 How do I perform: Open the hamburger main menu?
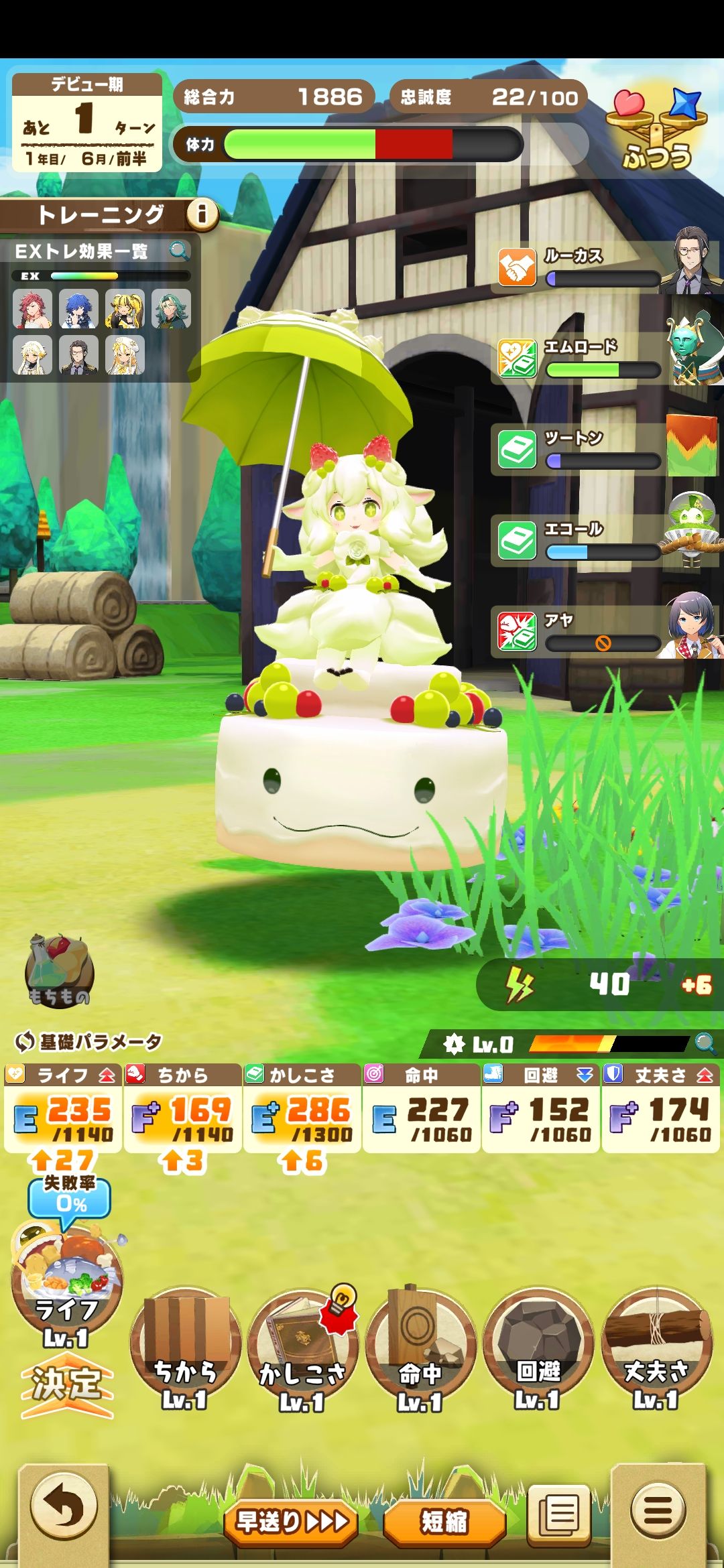(x=658, y=1510)
